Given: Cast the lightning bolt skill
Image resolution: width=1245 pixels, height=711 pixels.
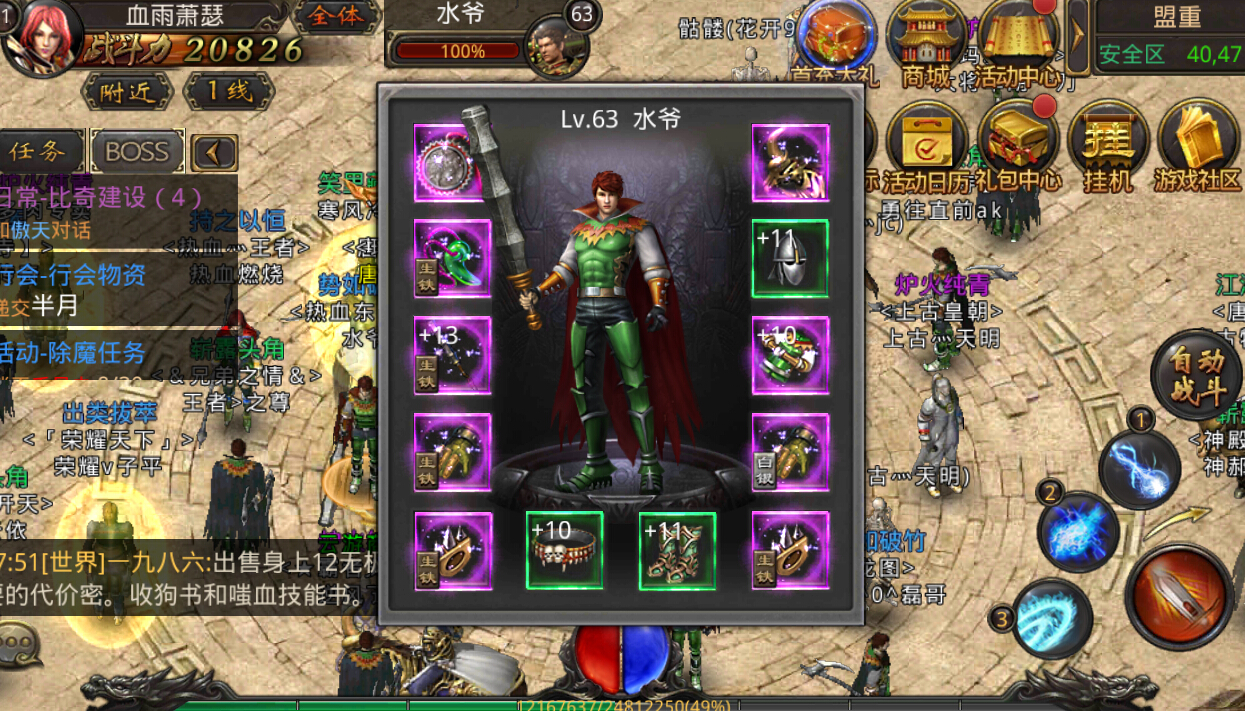Looking at the screenshot, I should [1141, 466].
